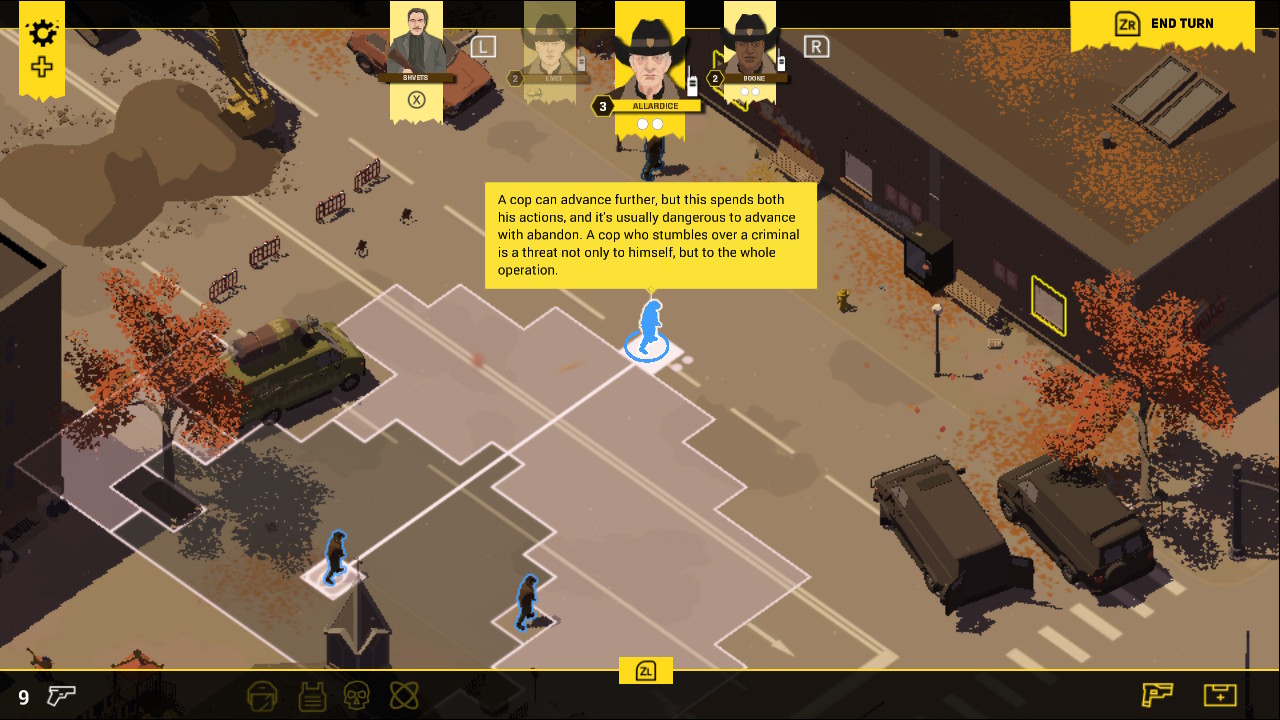
Task: Select the Allardice cop portrait
Action: point(650,55)
